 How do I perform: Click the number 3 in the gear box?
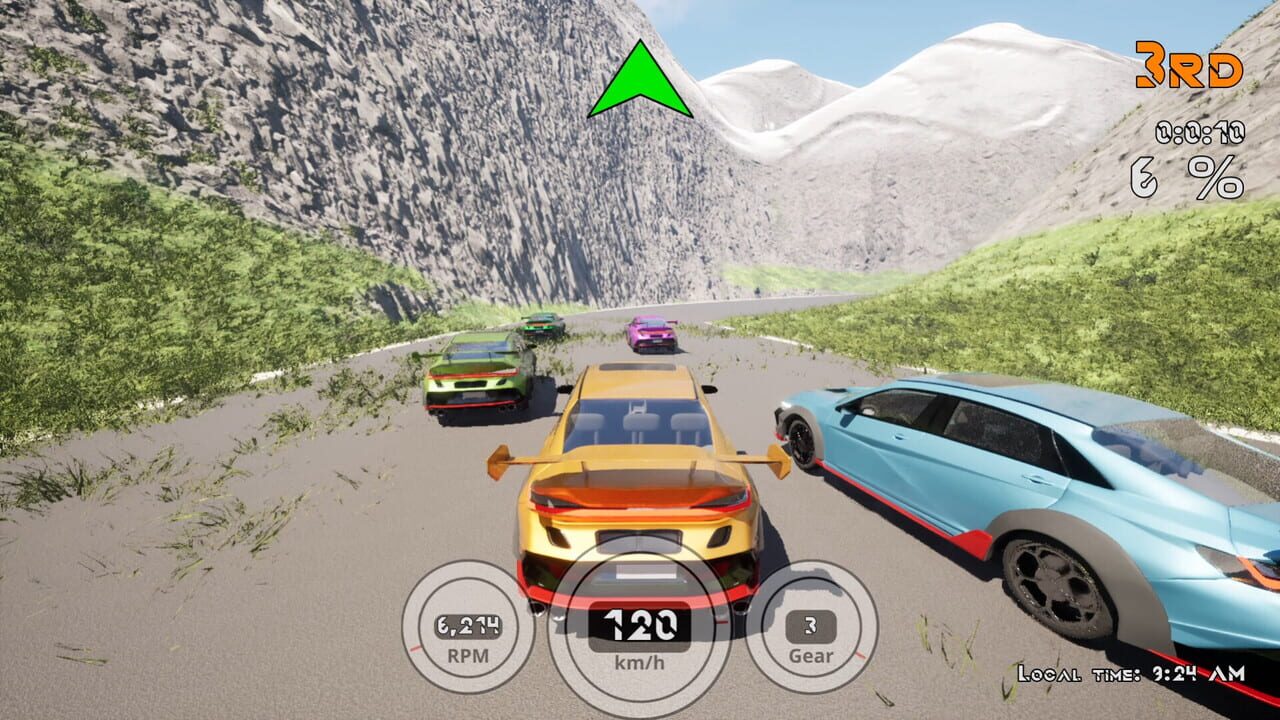tap(811, 625)
